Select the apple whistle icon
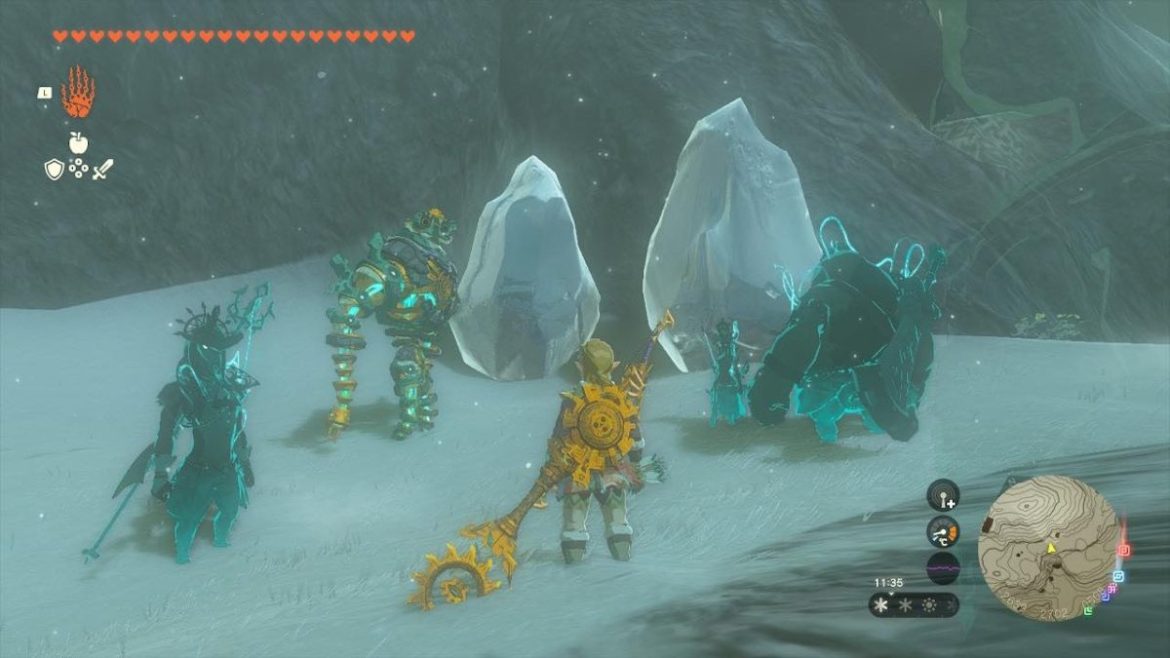This screenshot has height=658, width=1170. (78, 142)
